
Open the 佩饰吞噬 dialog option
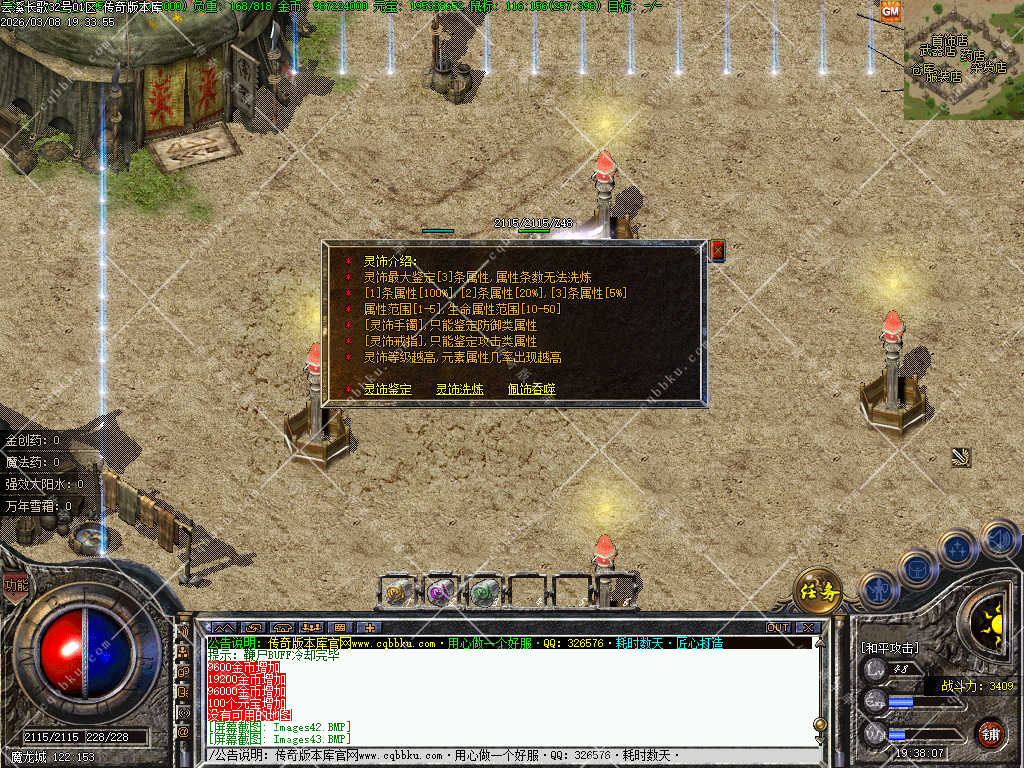click(531, 389)
